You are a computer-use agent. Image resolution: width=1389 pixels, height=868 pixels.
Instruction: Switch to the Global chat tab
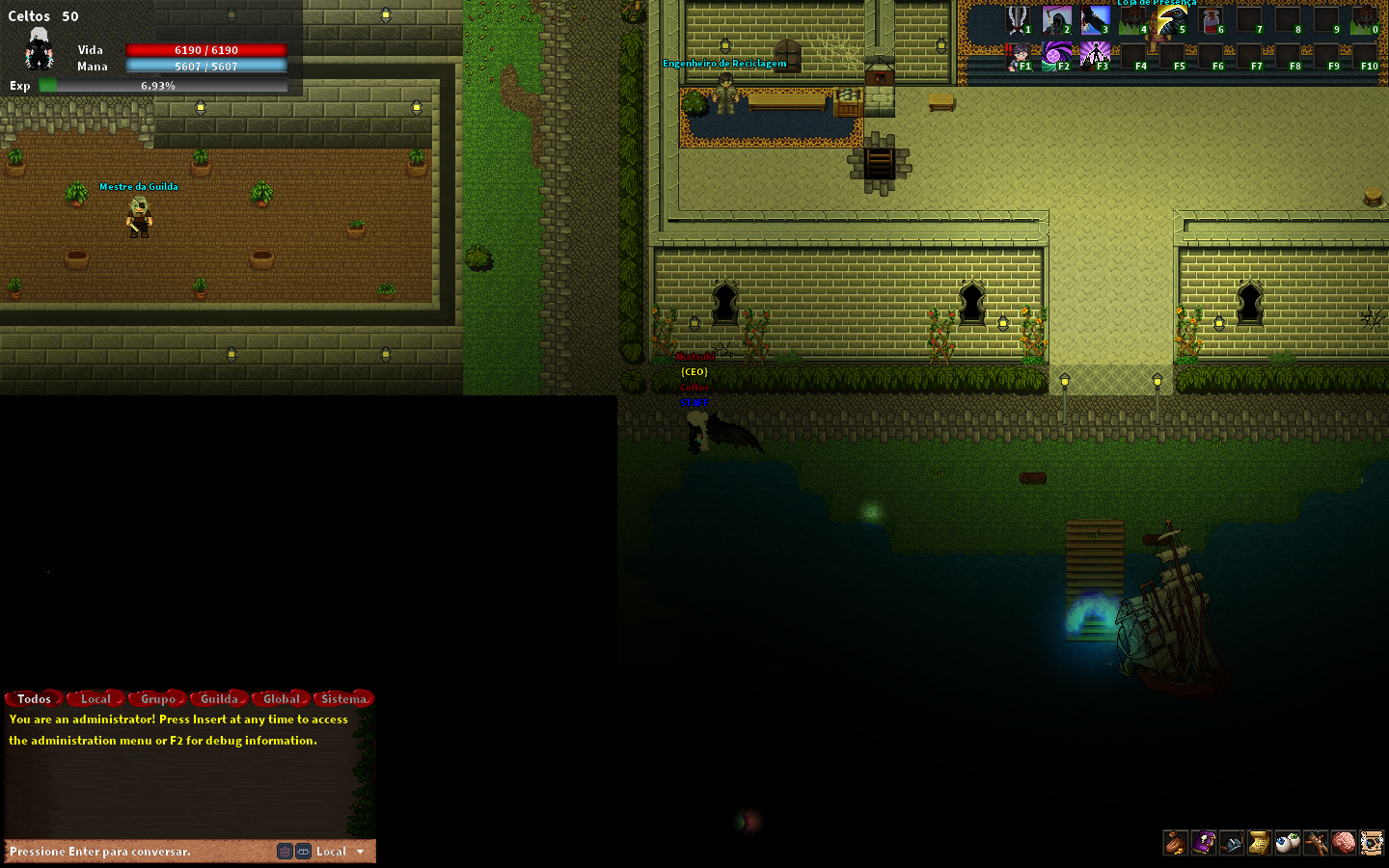point(280,698)
